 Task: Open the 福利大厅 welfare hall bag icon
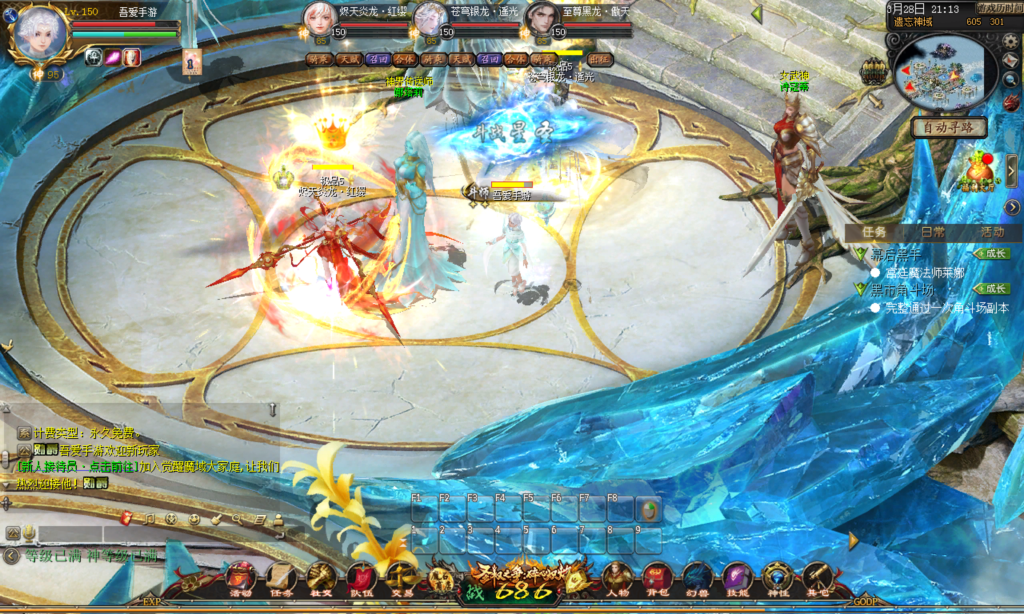(982, 170)
